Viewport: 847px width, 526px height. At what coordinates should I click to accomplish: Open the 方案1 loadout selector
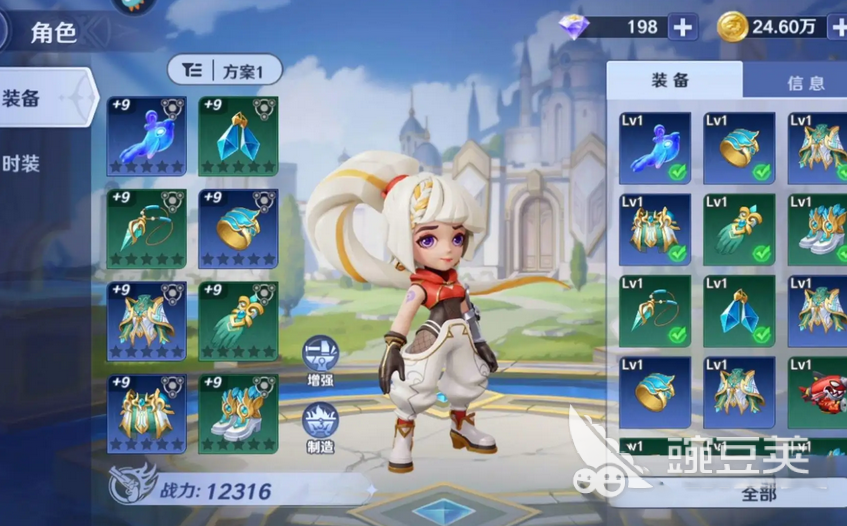tap(224, 70)
